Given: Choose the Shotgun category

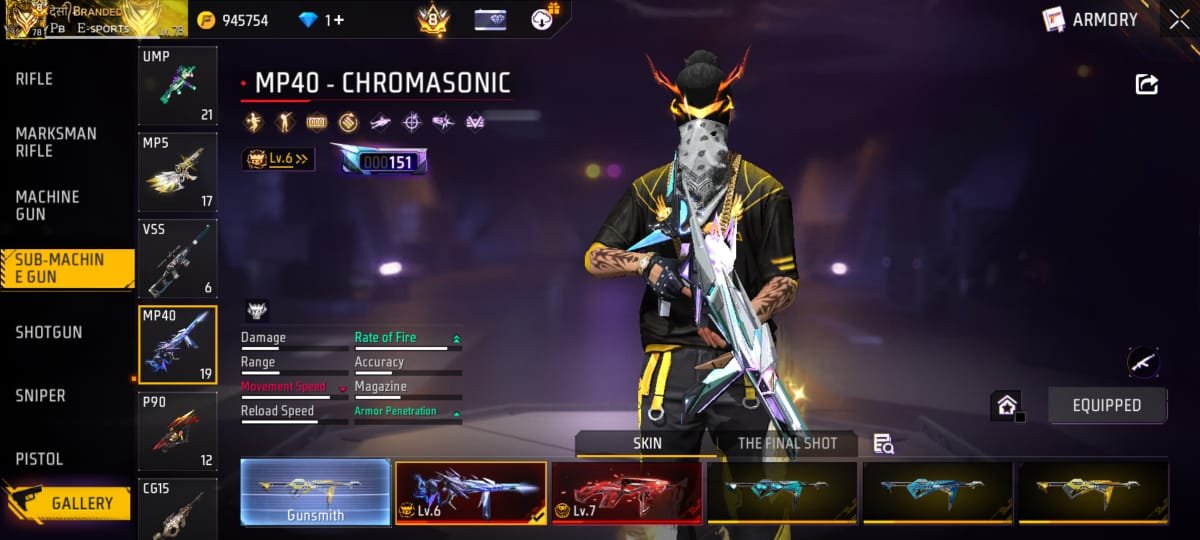Looking at the screenshot, I should (x=49, y=332).
